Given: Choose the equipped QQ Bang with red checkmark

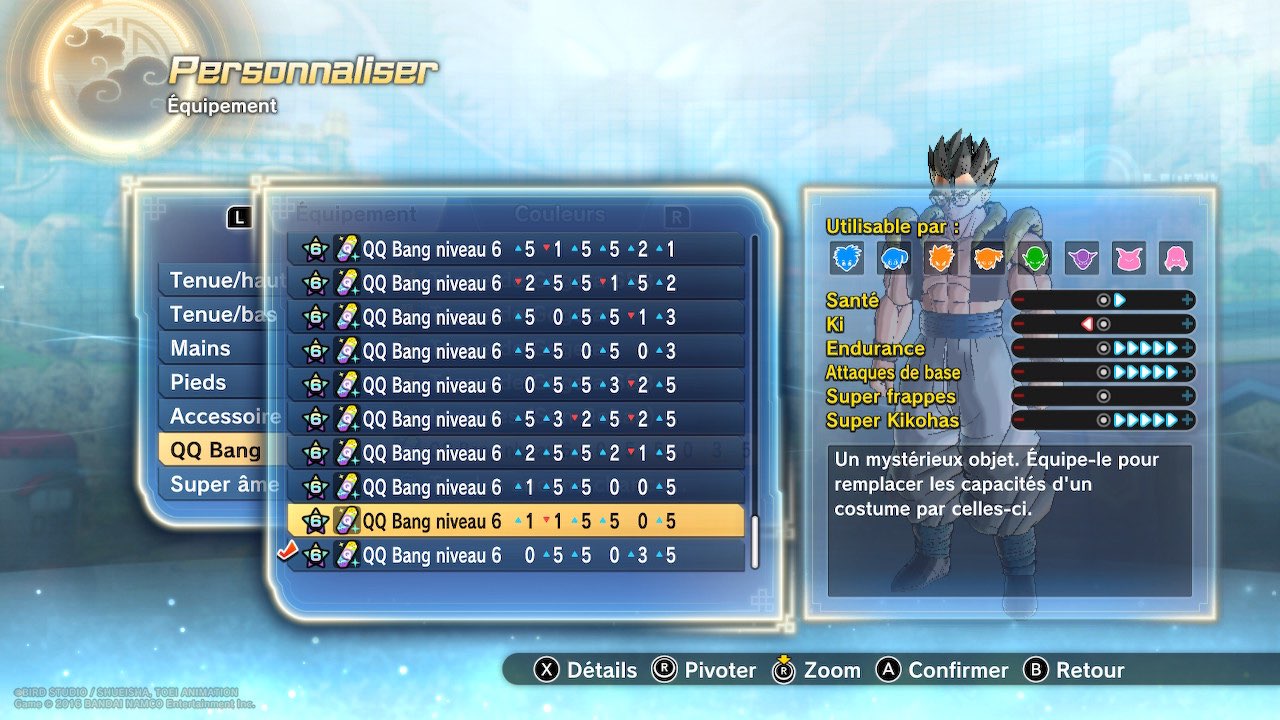Looking at the screenshot, I should pos(515,555).
